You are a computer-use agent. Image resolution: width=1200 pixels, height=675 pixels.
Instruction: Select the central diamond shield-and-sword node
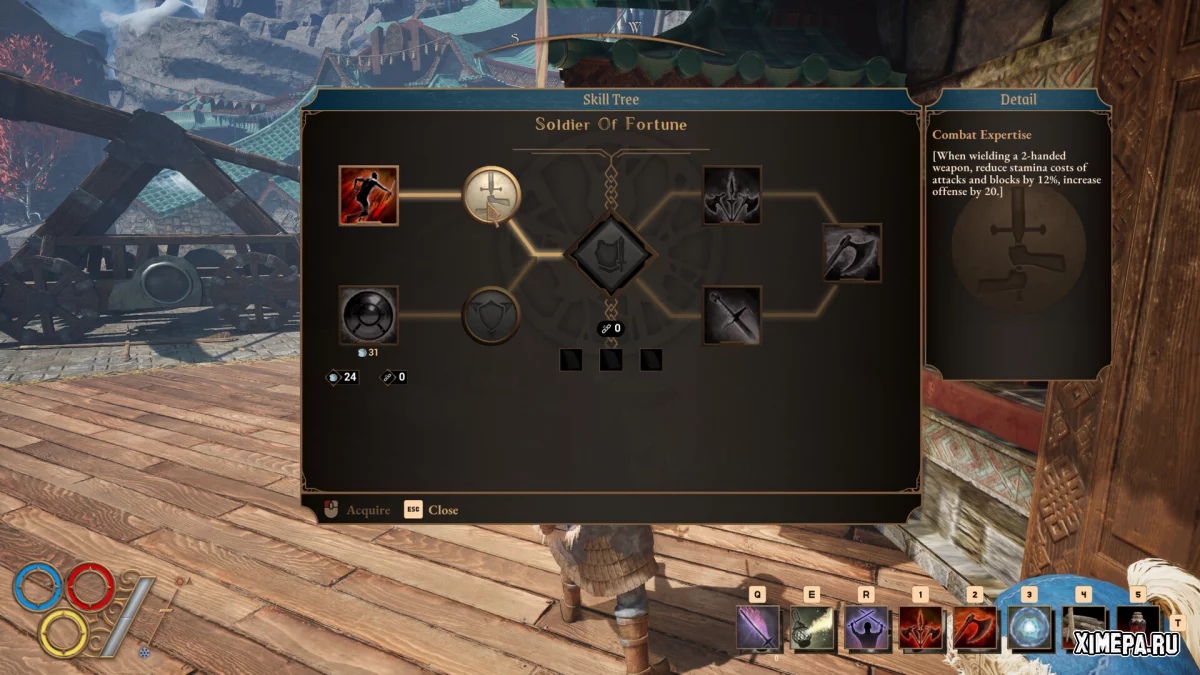611,254
